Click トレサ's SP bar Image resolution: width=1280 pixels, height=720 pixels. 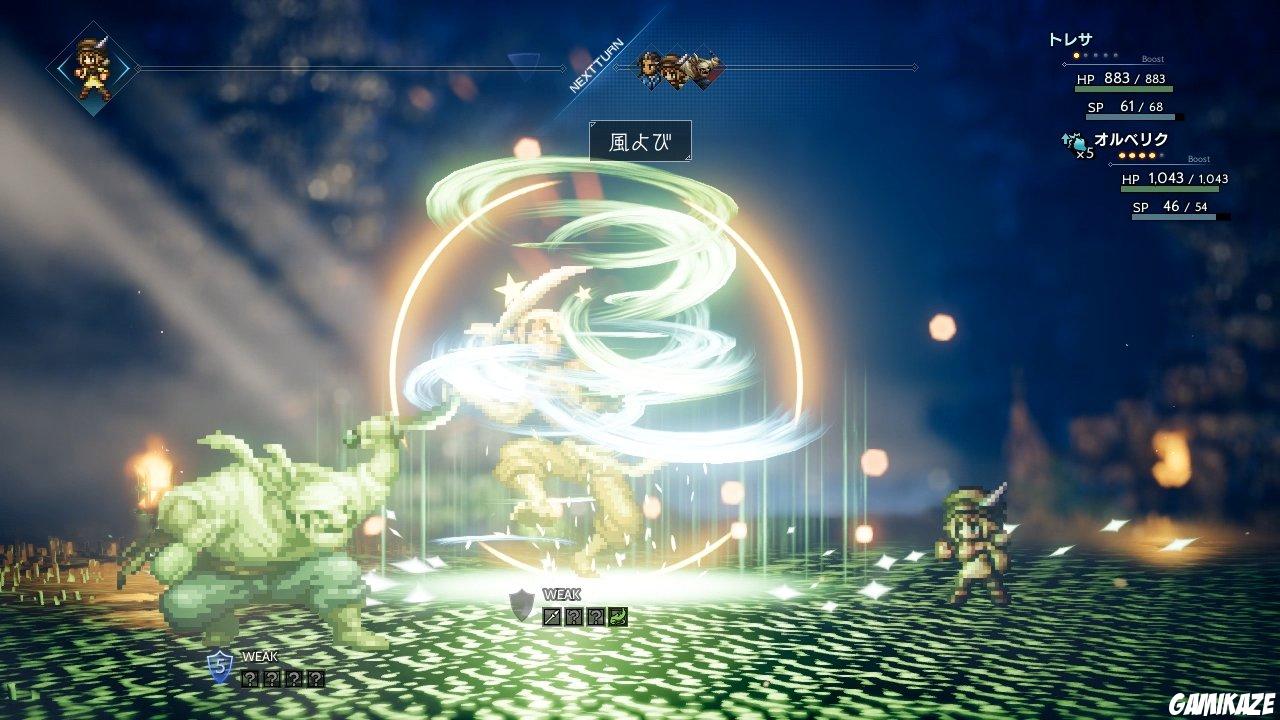pyautogui.click(x=1129, y=116)
